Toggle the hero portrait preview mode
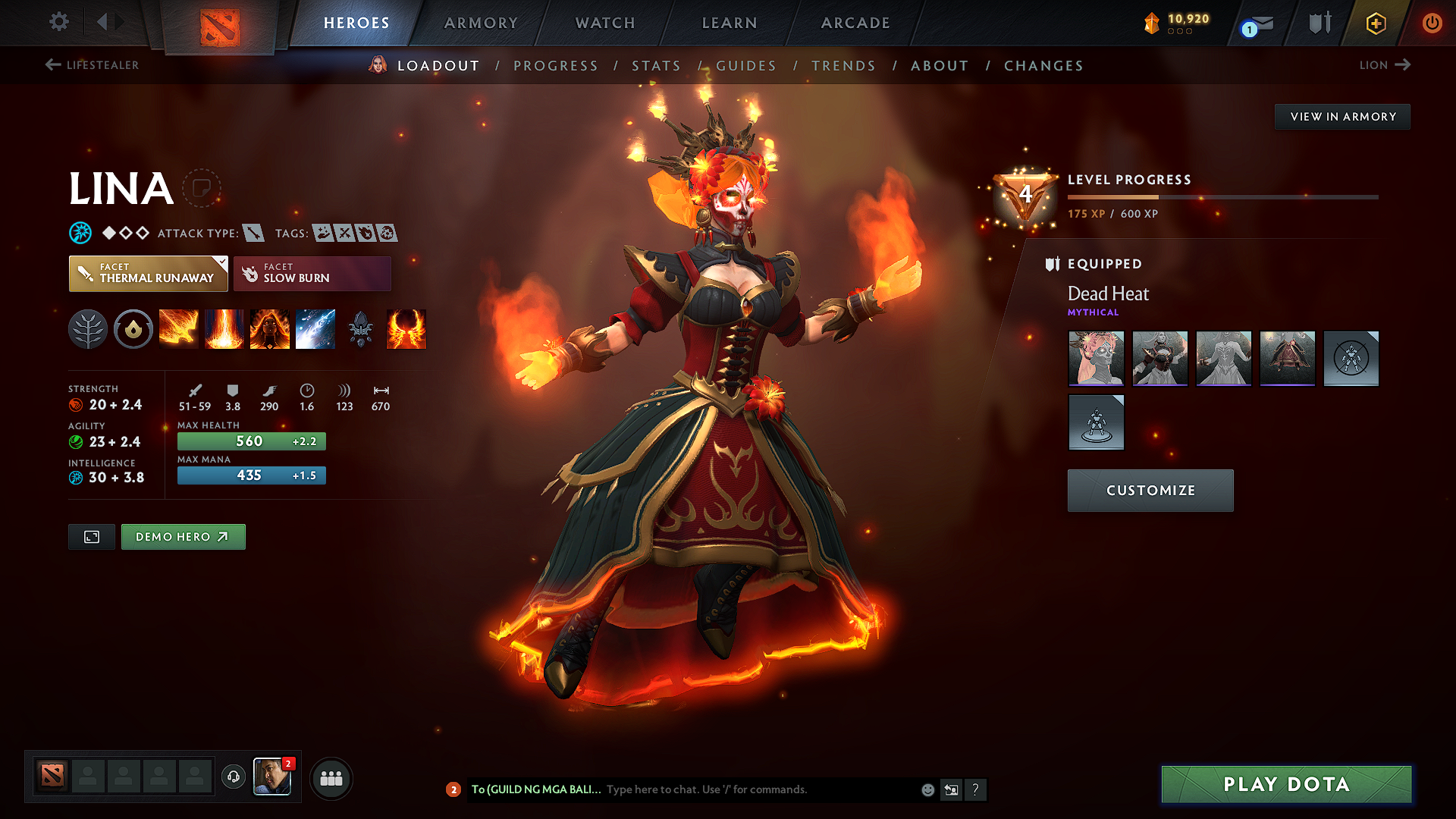The image size is (1456, 819). pyautogui.click(x=91, y=536)
